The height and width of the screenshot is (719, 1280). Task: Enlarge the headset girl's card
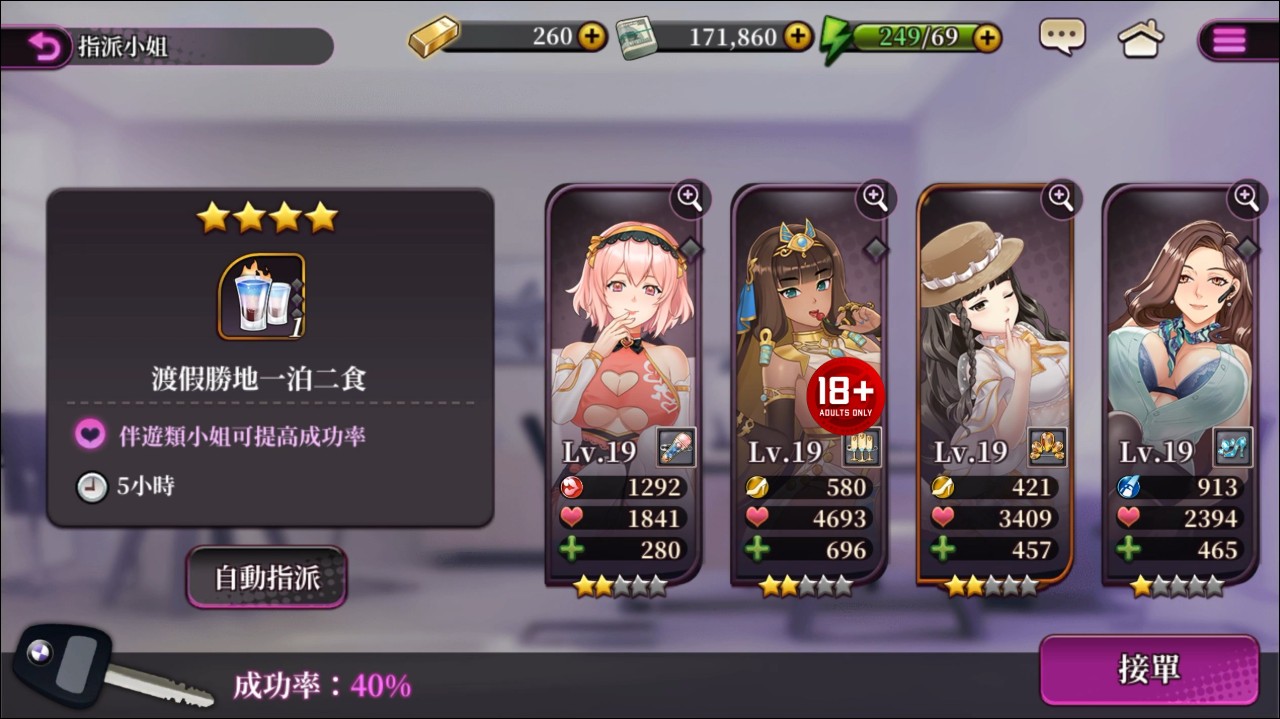(x=1246, y=198)
